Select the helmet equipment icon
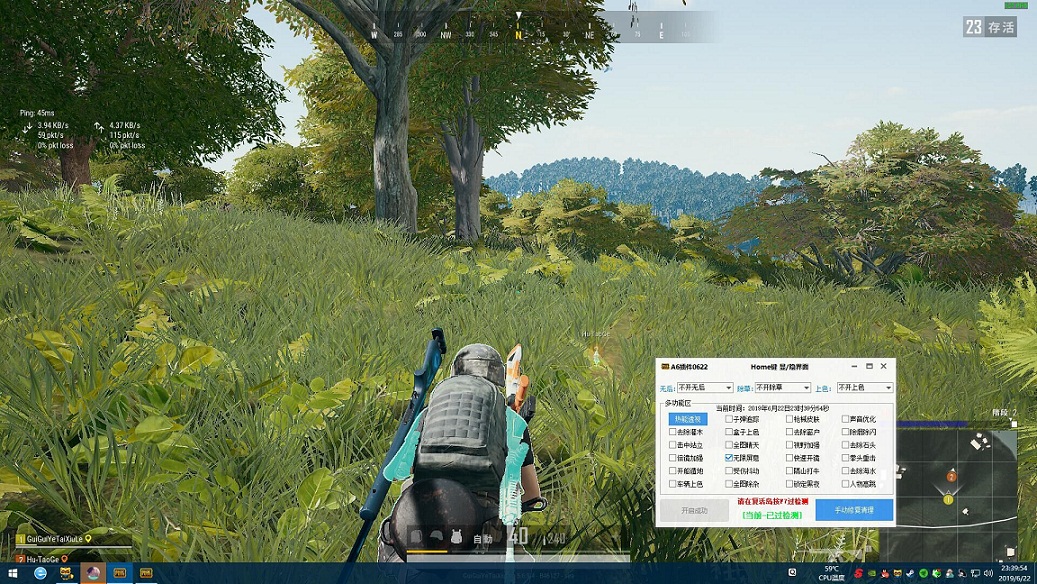Image resolution: width=1037 pixels, height=584 pixels. coord(436,537)
